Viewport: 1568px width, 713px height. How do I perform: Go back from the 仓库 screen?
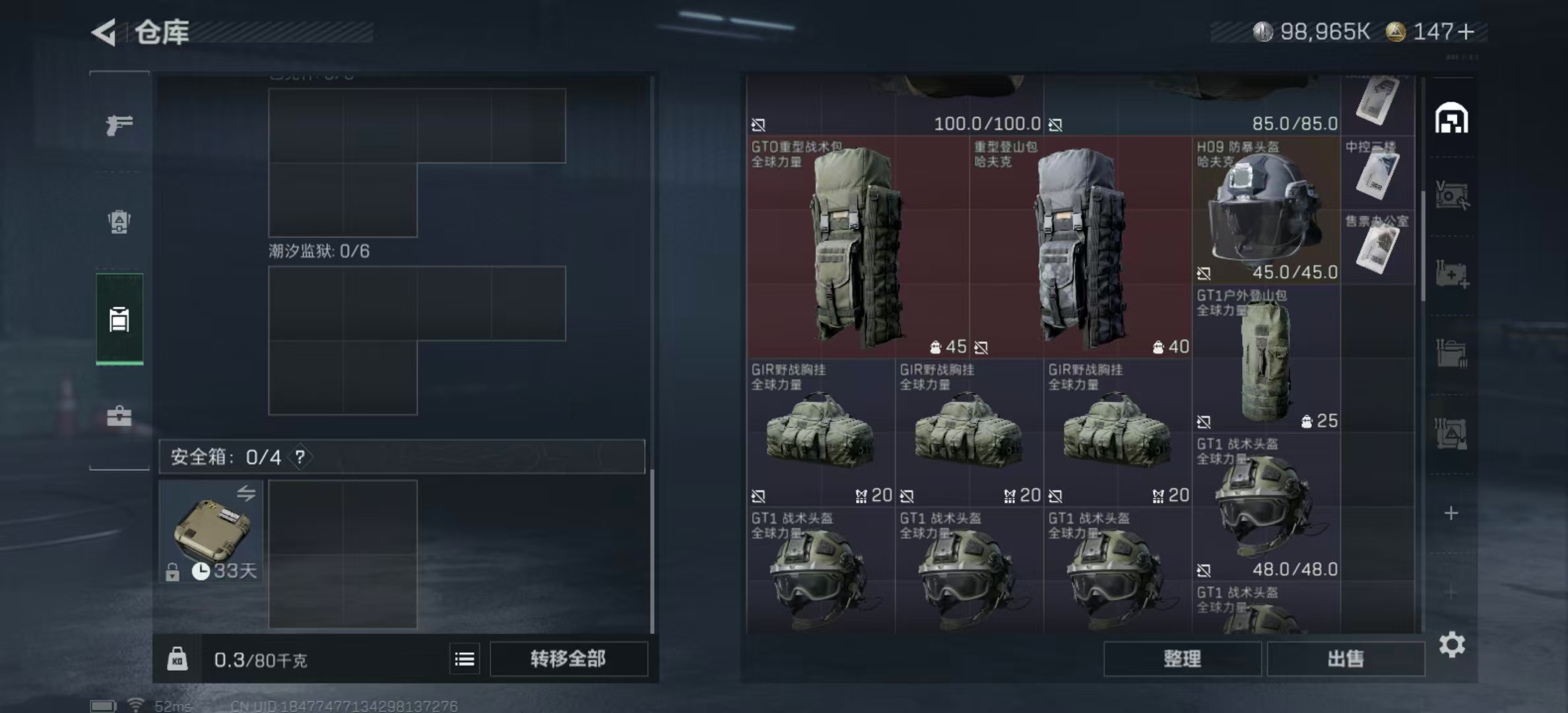coord(104,32)
